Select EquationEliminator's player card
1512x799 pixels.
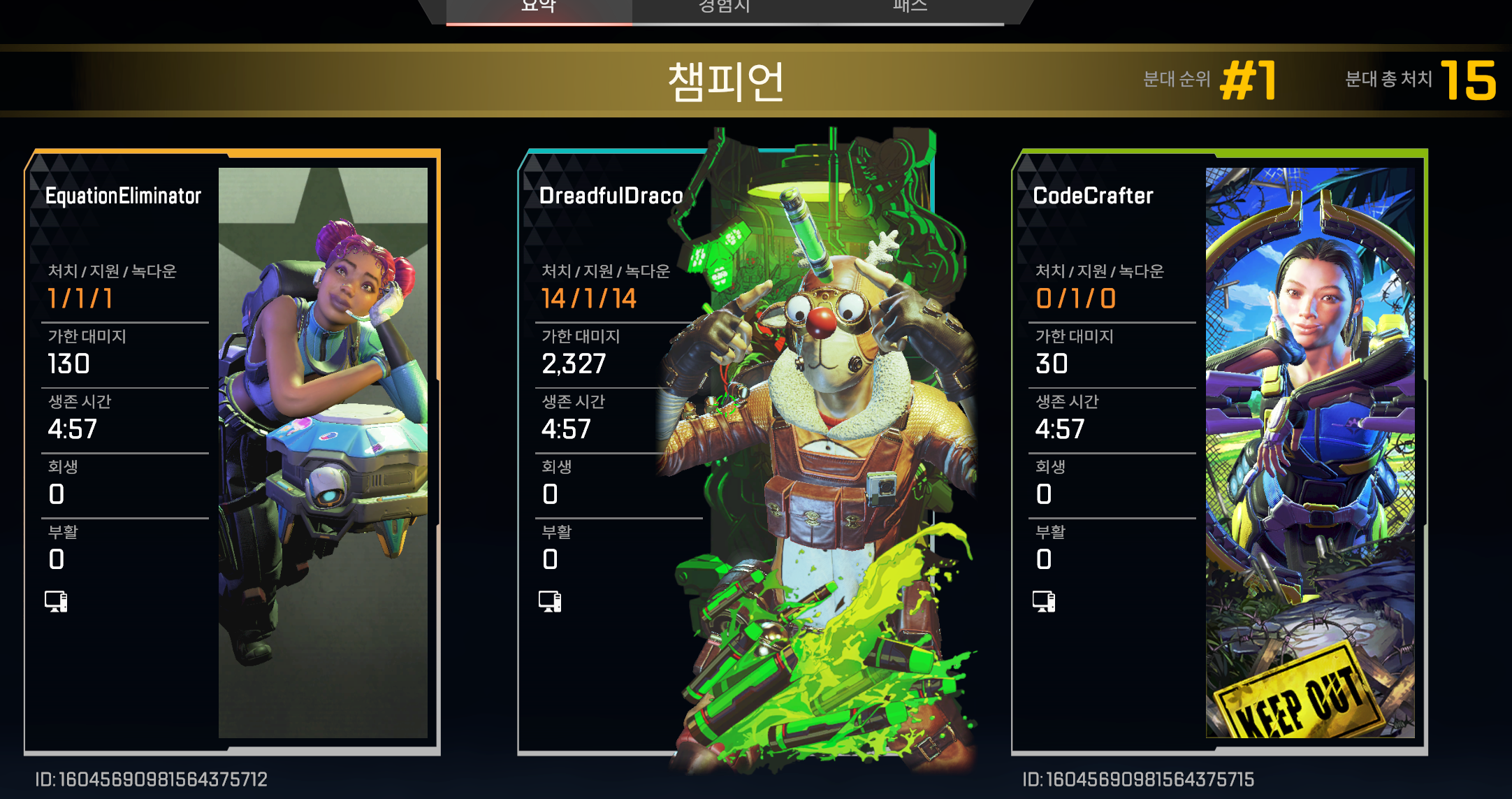(x=232, y=452)
